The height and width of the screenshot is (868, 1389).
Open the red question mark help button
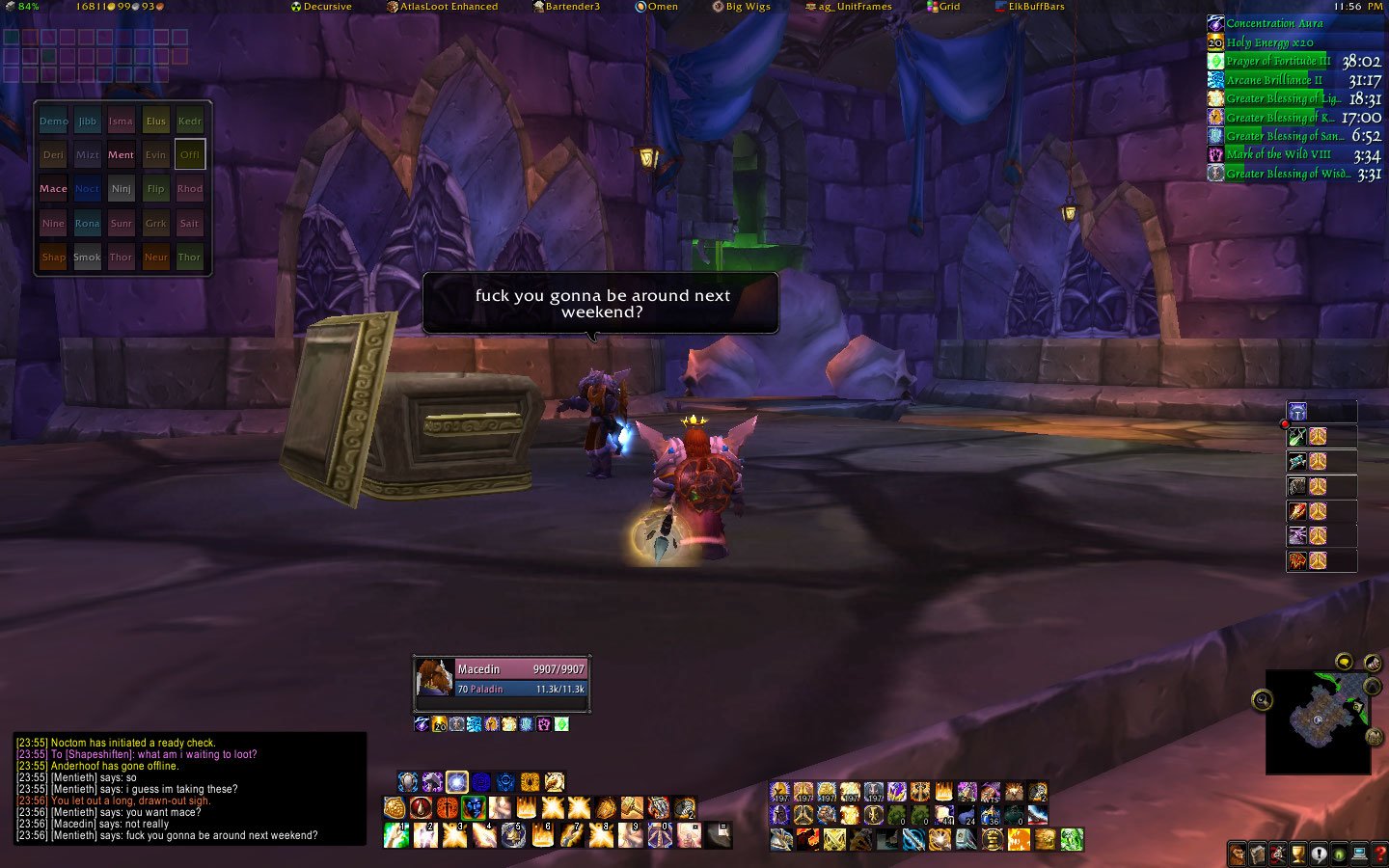(1379, 854)
